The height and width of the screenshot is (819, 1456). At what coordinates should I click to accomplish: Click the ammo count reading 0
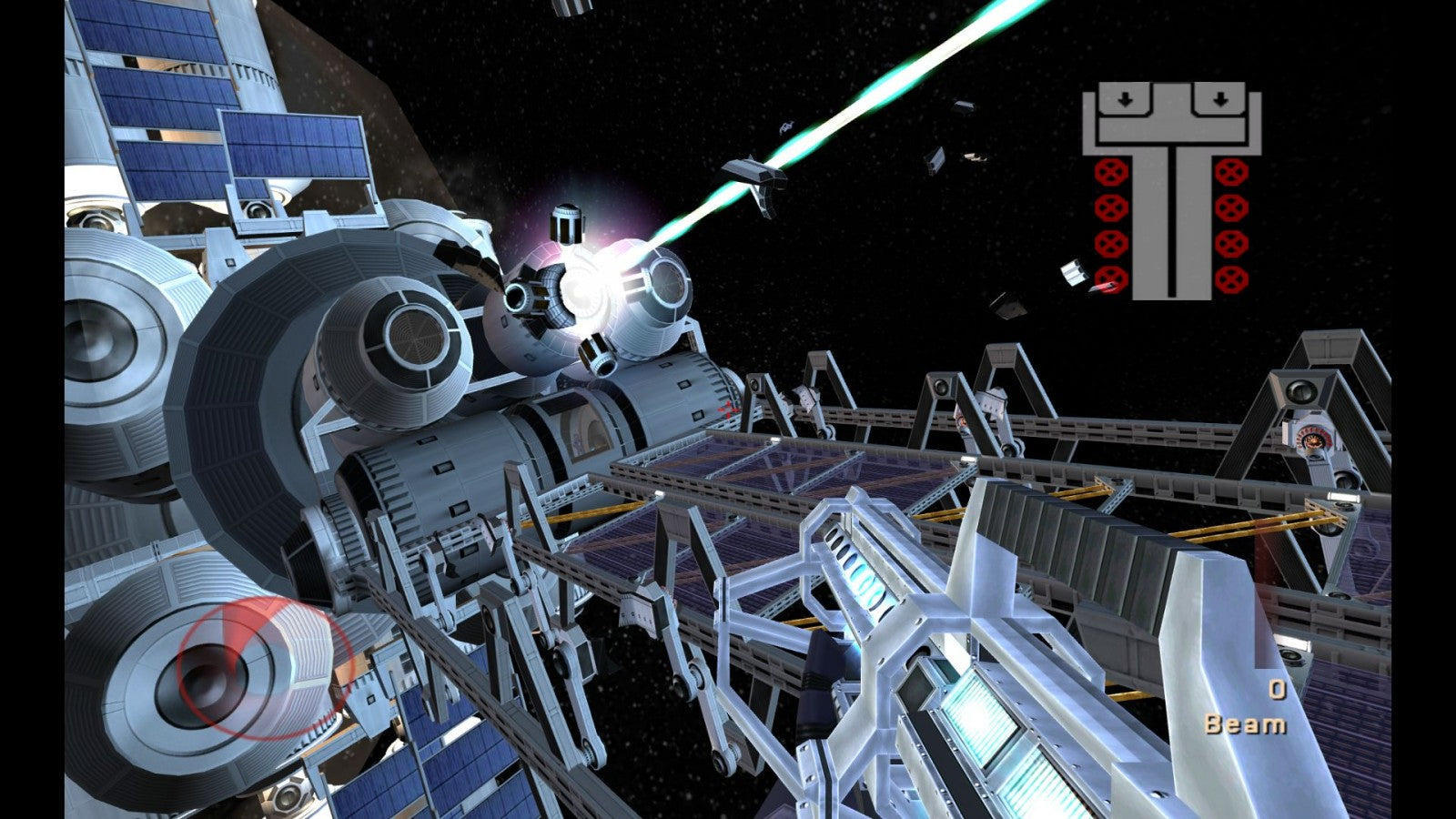click(x=1279, y=689)
